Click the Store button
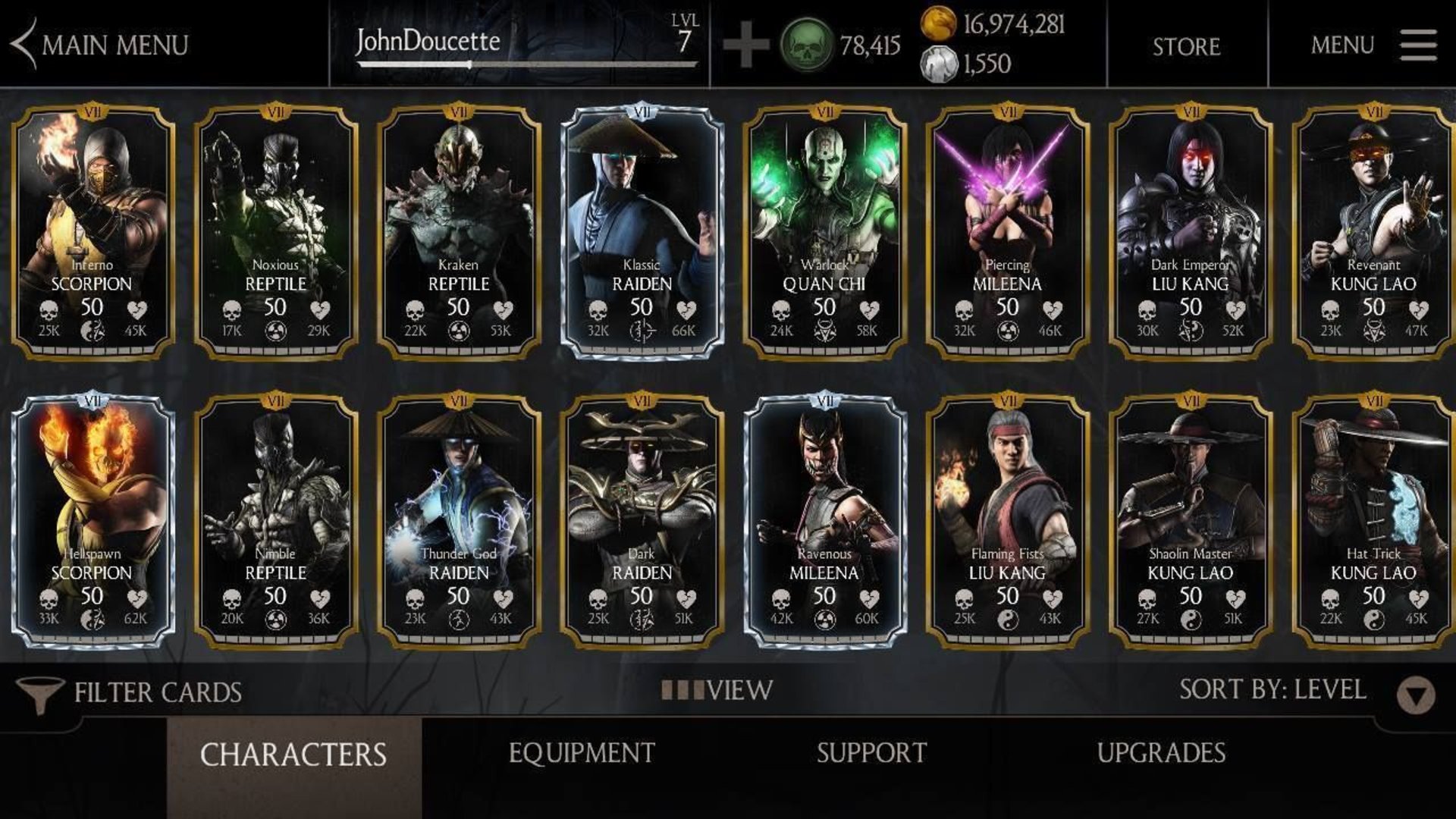The width and height of the screenshot is (1456, 819). tap(1186, 45)
